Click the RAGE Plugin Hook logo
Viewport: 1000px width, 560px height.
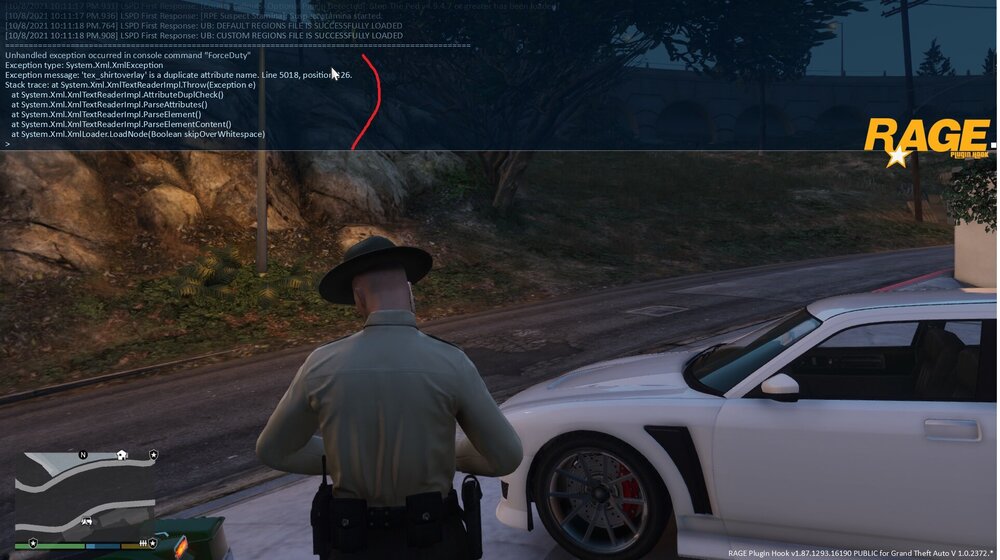(926, 140)
